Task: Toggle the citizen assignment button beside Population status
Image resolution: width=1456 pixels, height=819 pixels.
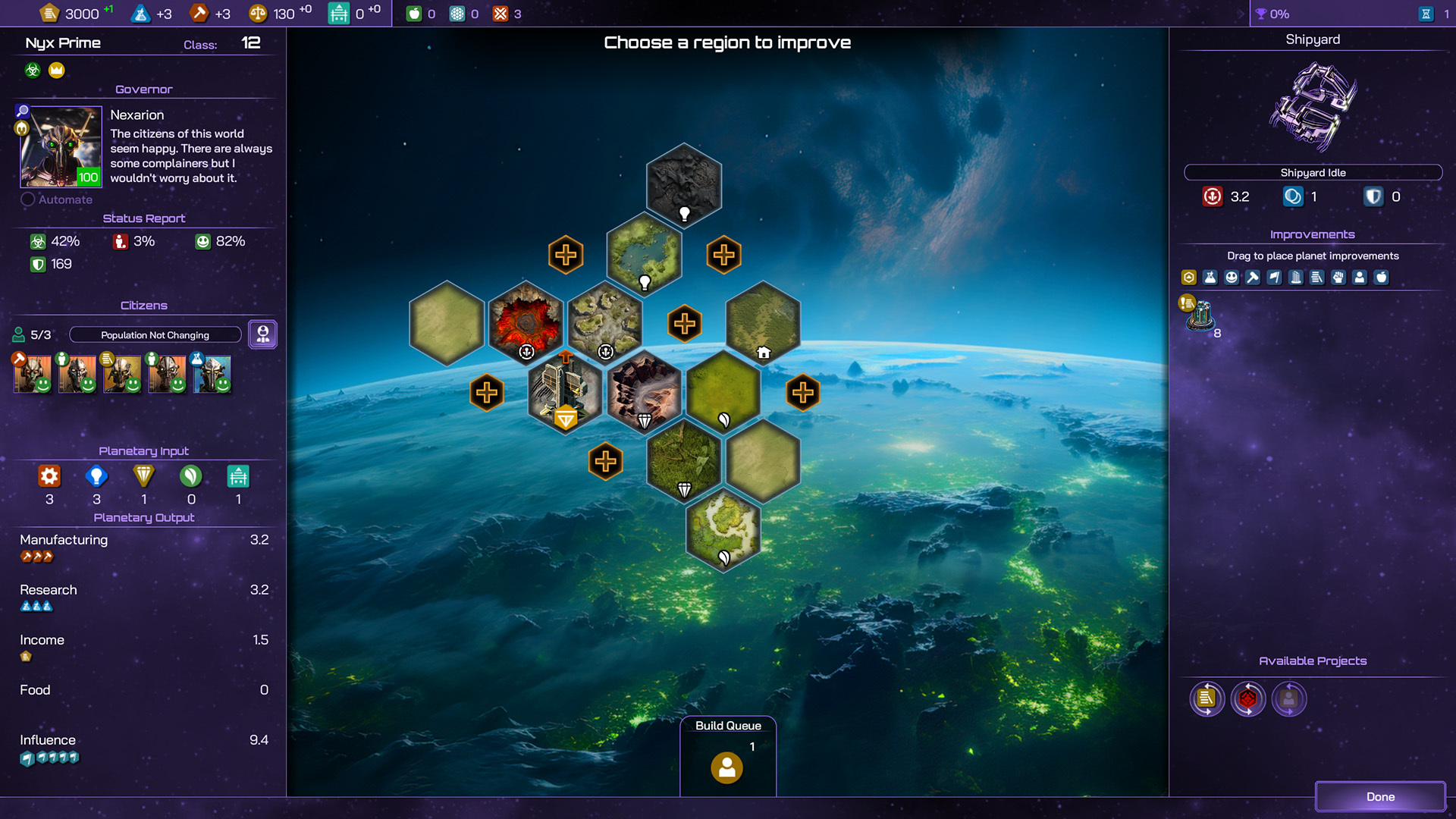Action: [262, 334]
